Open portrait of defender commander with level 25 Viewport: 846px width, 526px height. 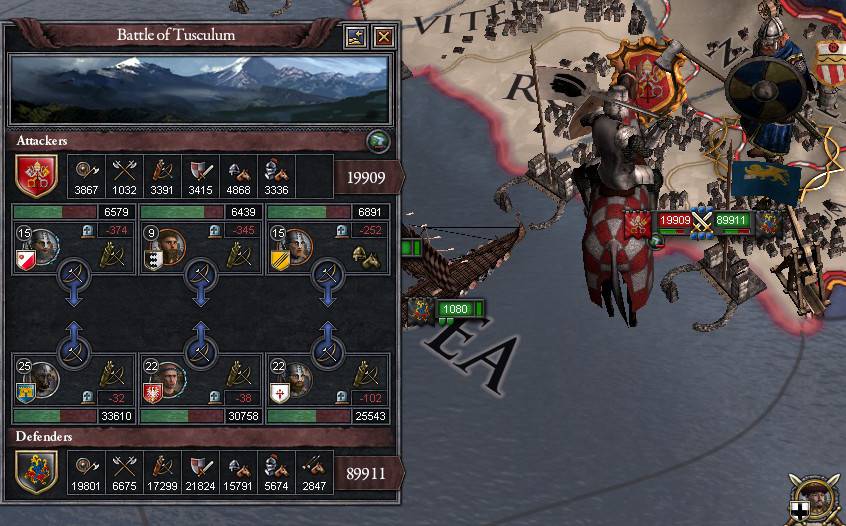coord(42,379)
